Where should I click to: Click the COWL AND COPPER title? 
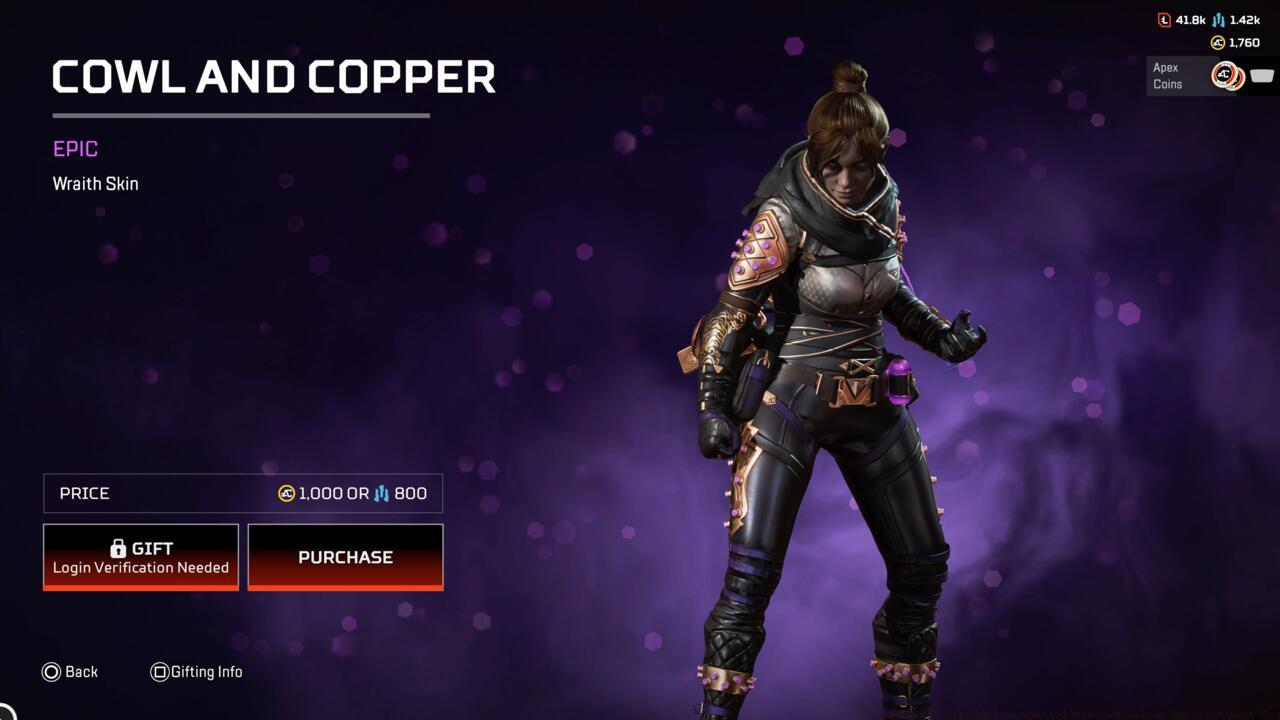pyautogui.click(x=273, y=77)
